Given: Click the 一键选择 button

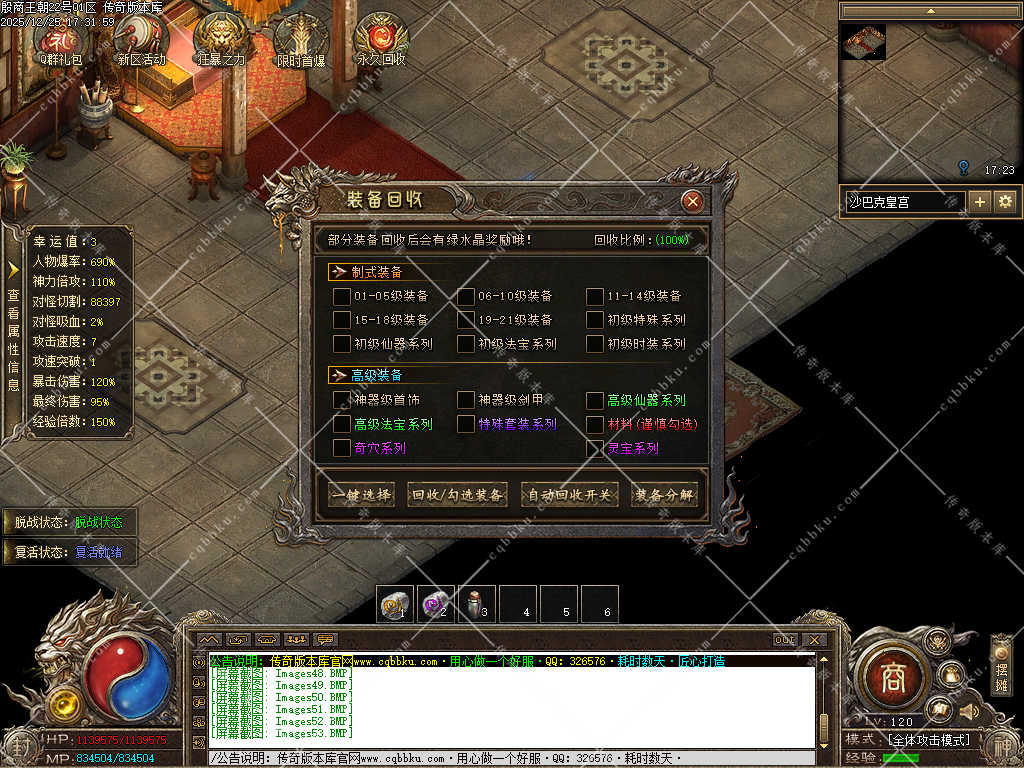Looking at the screenshot, I should coord(361,495).
